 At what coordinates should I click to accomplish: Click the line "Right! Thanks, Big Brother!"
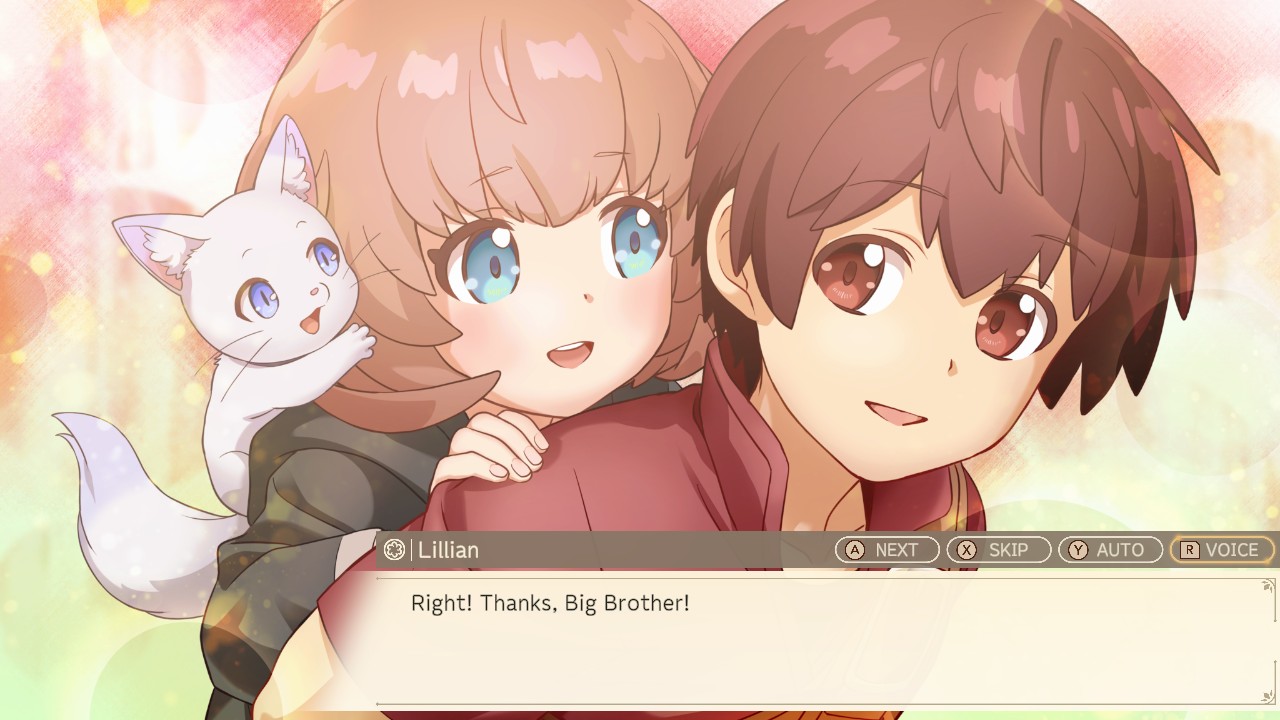tap(551, 602)
